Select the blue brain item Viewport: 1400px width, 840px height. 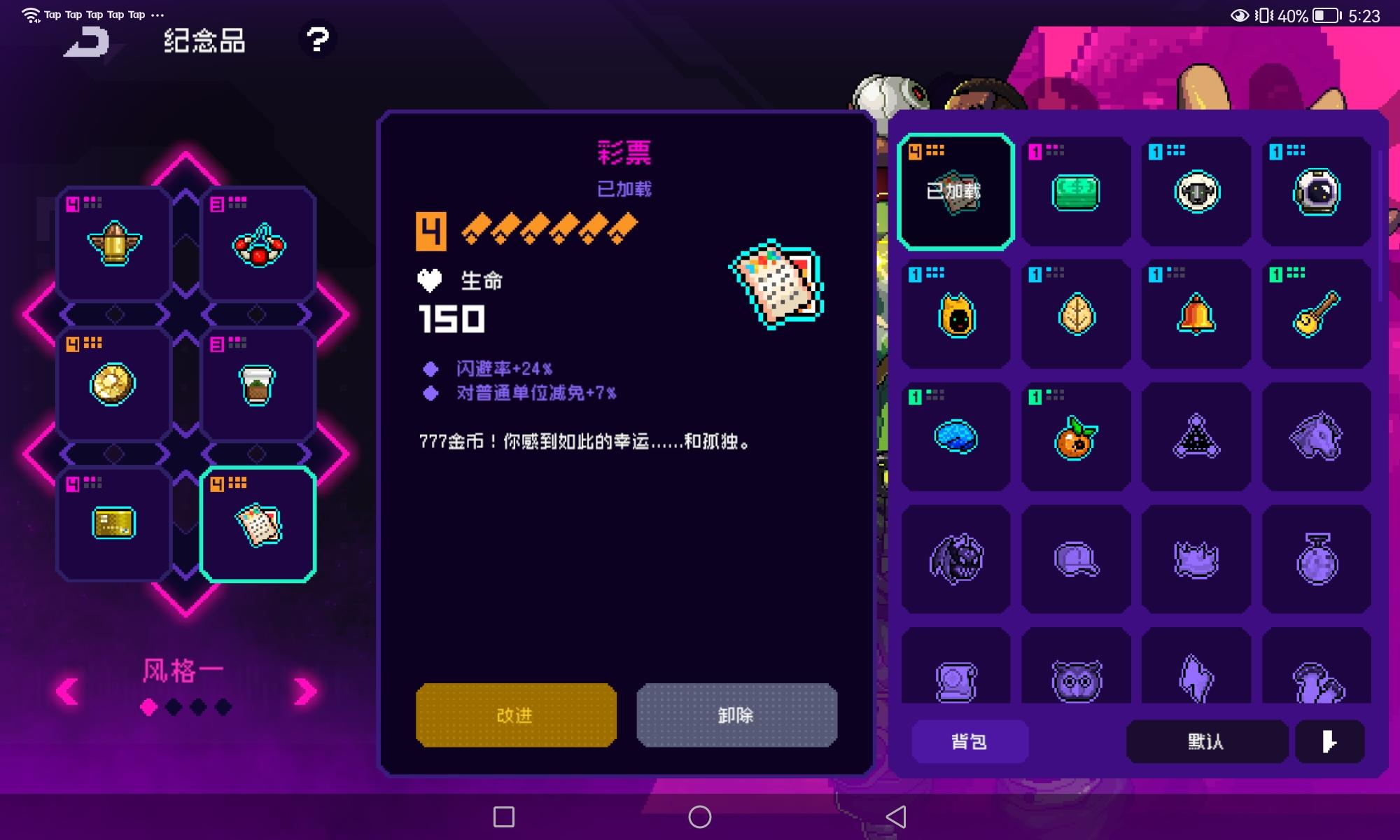[x=955, y=436]
